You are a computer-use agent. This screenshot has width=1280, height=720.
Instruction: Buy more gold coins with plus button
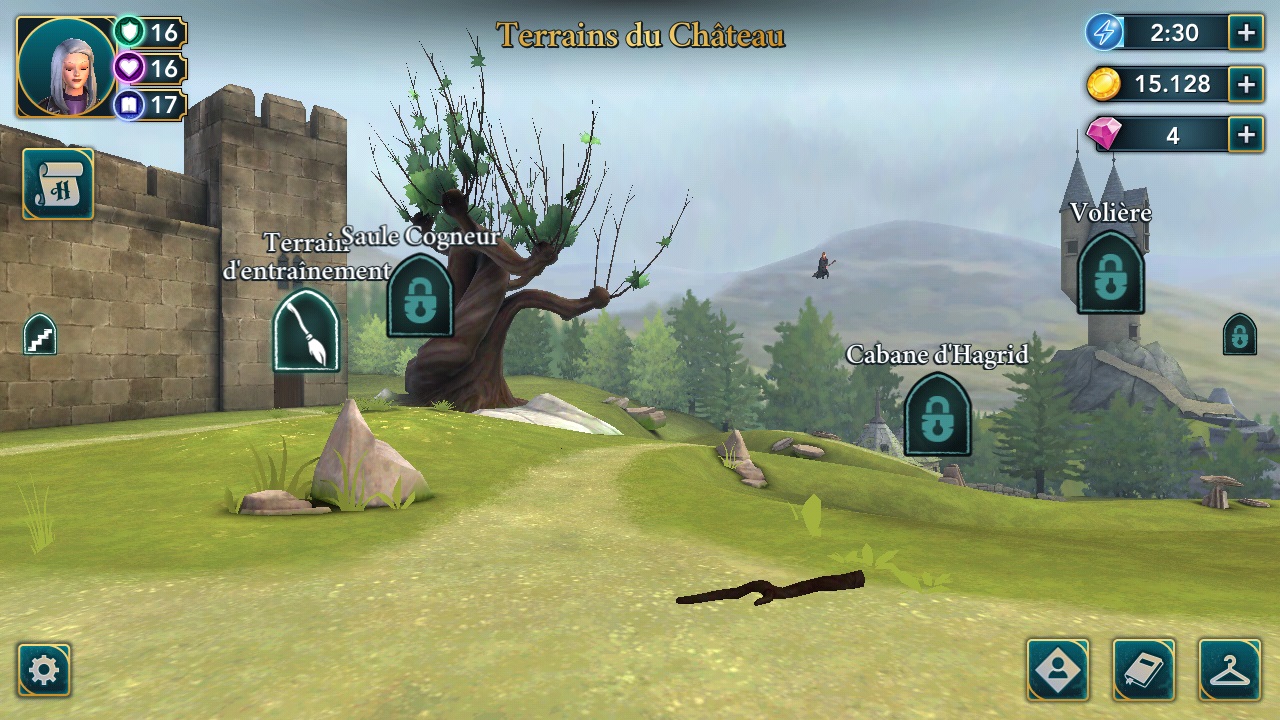(x=1246, y=84)
